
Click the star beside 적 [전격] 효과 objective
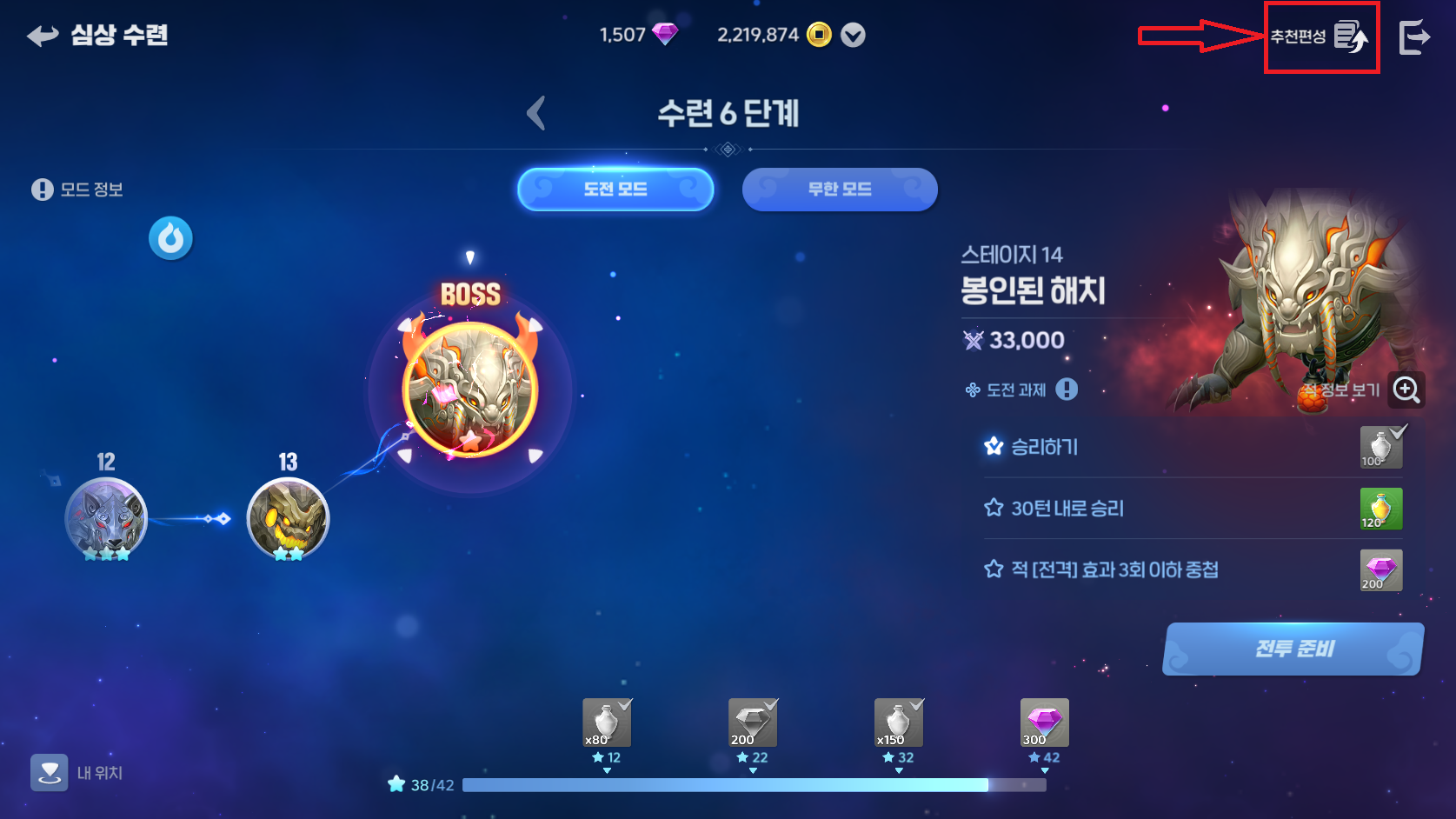[x=992, y=570]
